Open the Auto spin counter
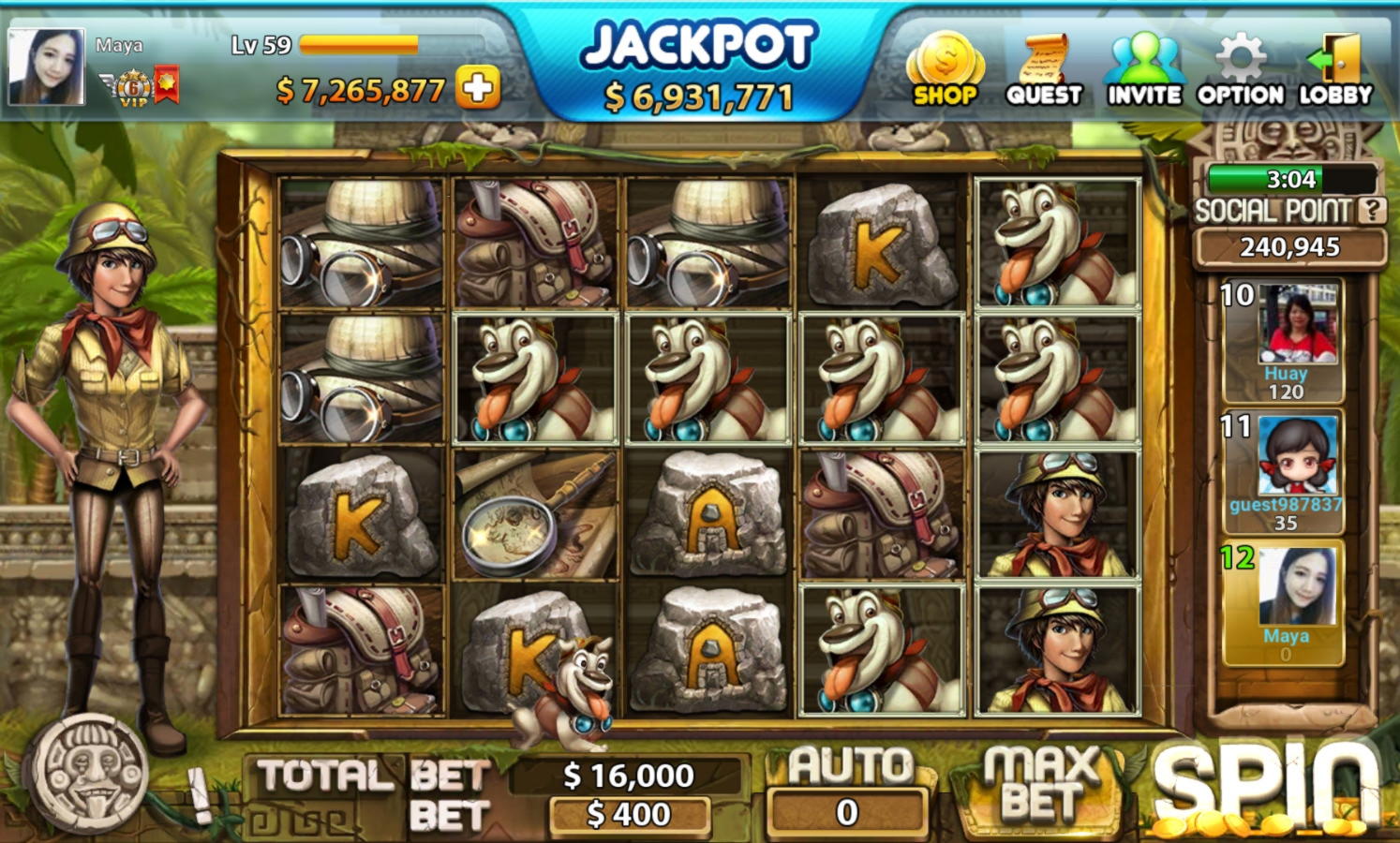 (848, 811)
